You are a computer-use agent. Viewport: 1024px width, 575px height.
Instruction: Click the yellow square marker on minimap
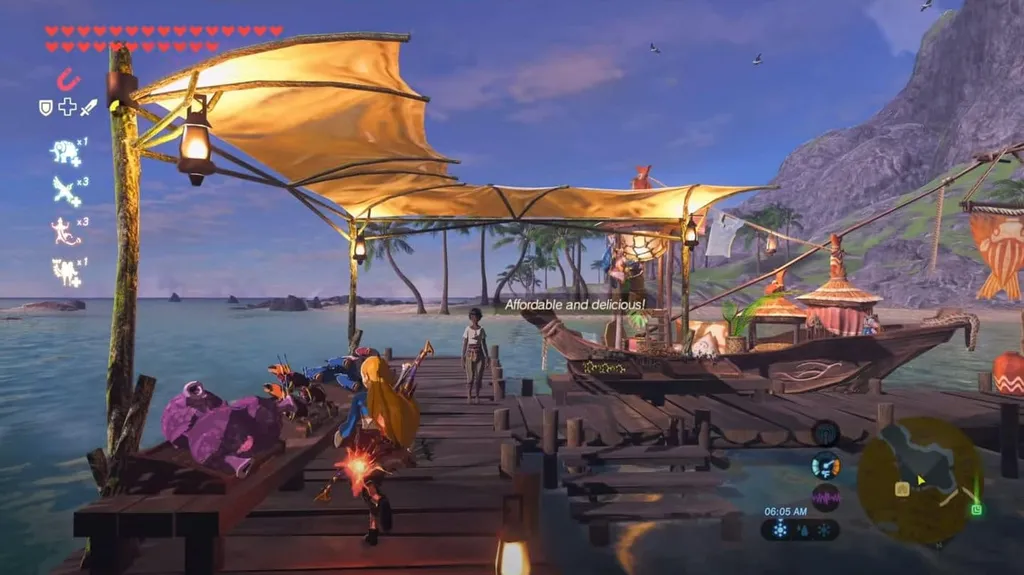(902, 489)
